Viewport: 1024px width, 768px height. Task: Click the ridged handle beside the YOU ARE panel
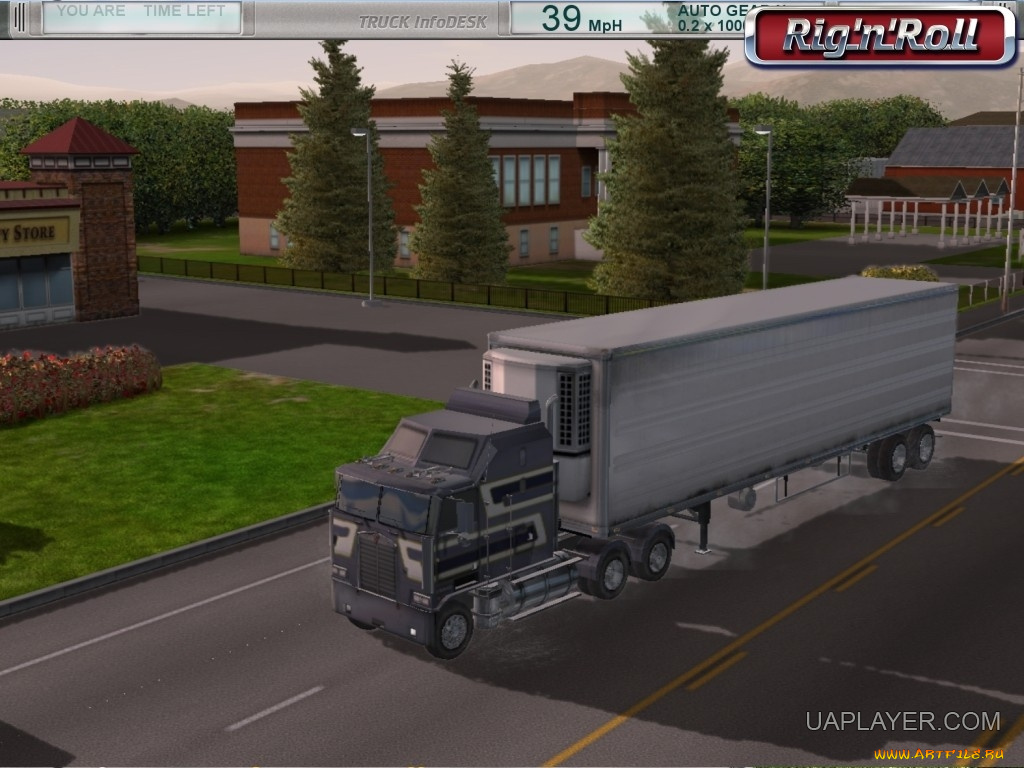click(18, 17)
